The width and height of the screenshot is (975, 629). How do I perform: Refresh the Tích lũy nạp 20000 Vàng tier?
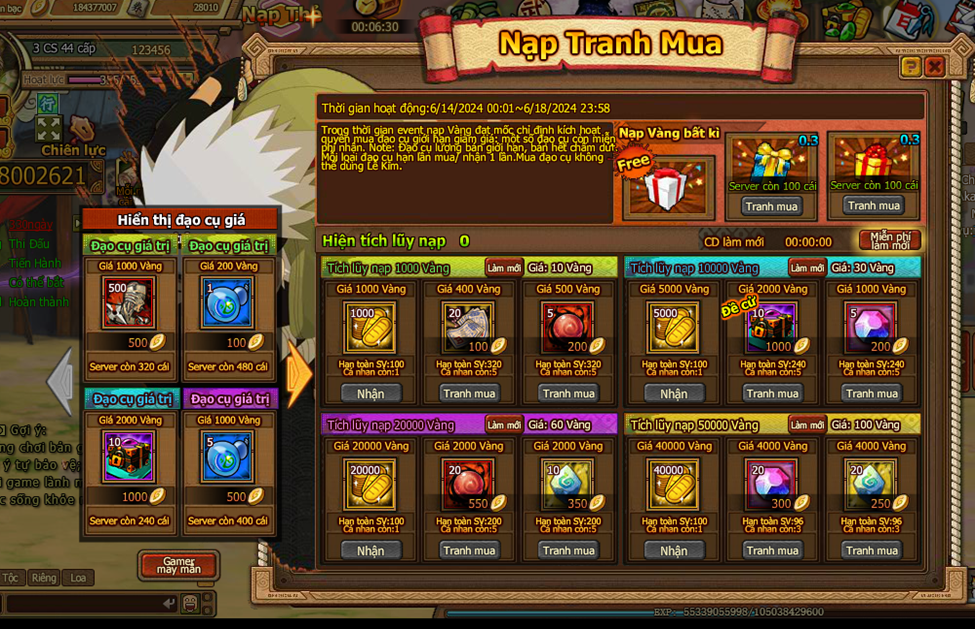point(504,425)
